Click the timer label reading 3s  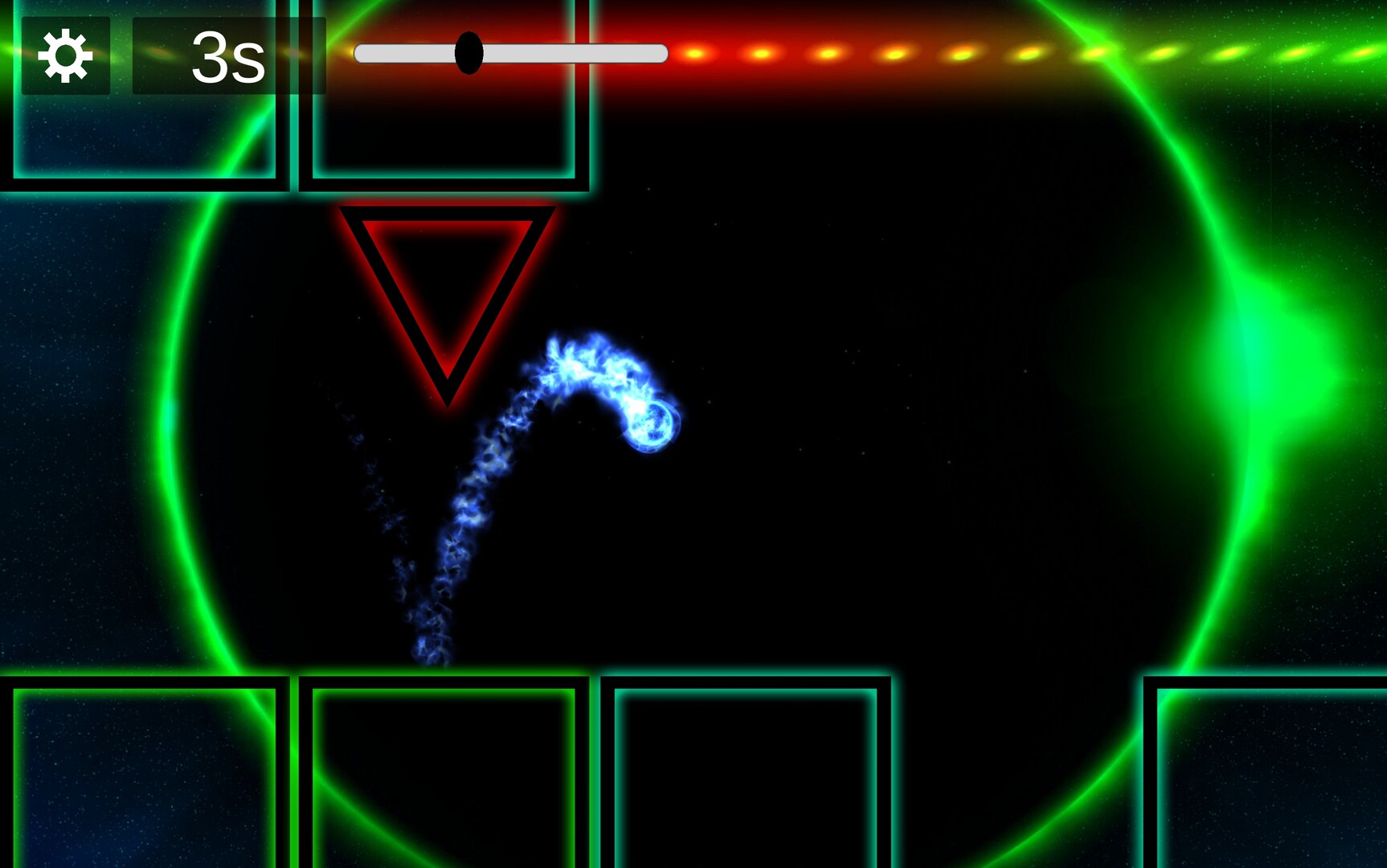pos(229,58)
